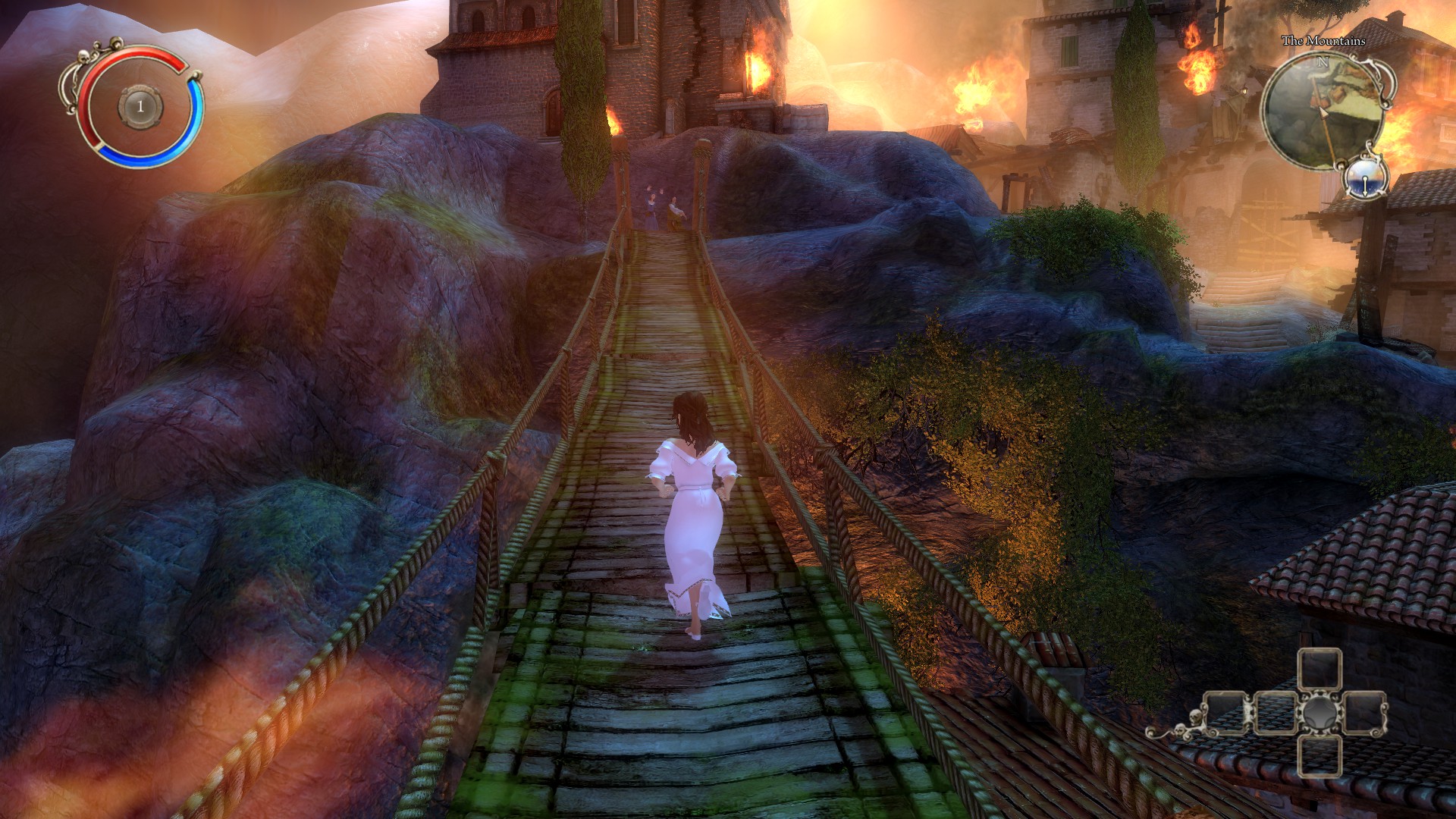Select the top slot of the quick-slot cross
Viewport: 1456px width, 819px height.
(x=1320, y=670)
